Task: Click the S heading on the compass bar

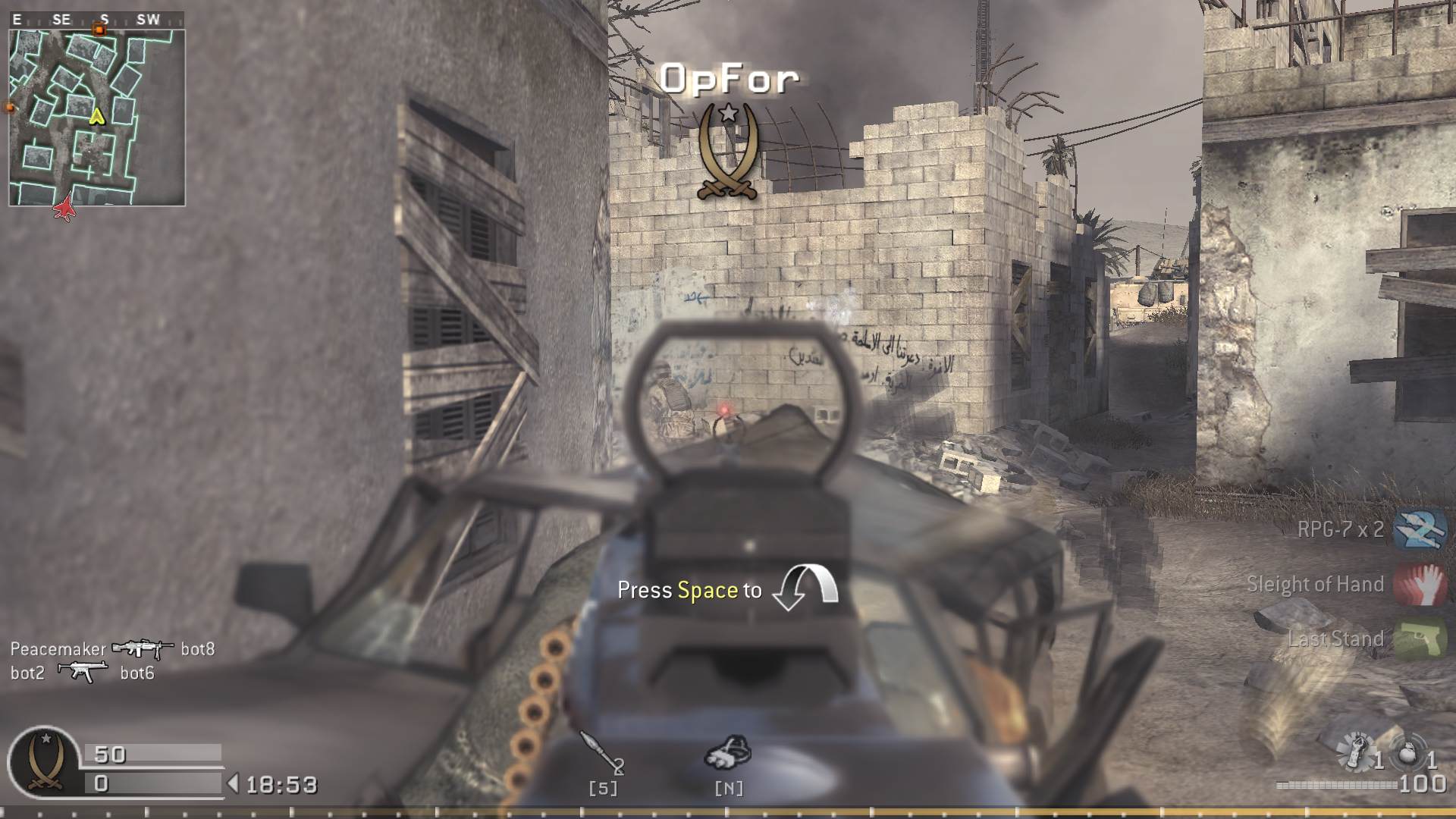Action: pyautogui.click(x=104, y=17)
